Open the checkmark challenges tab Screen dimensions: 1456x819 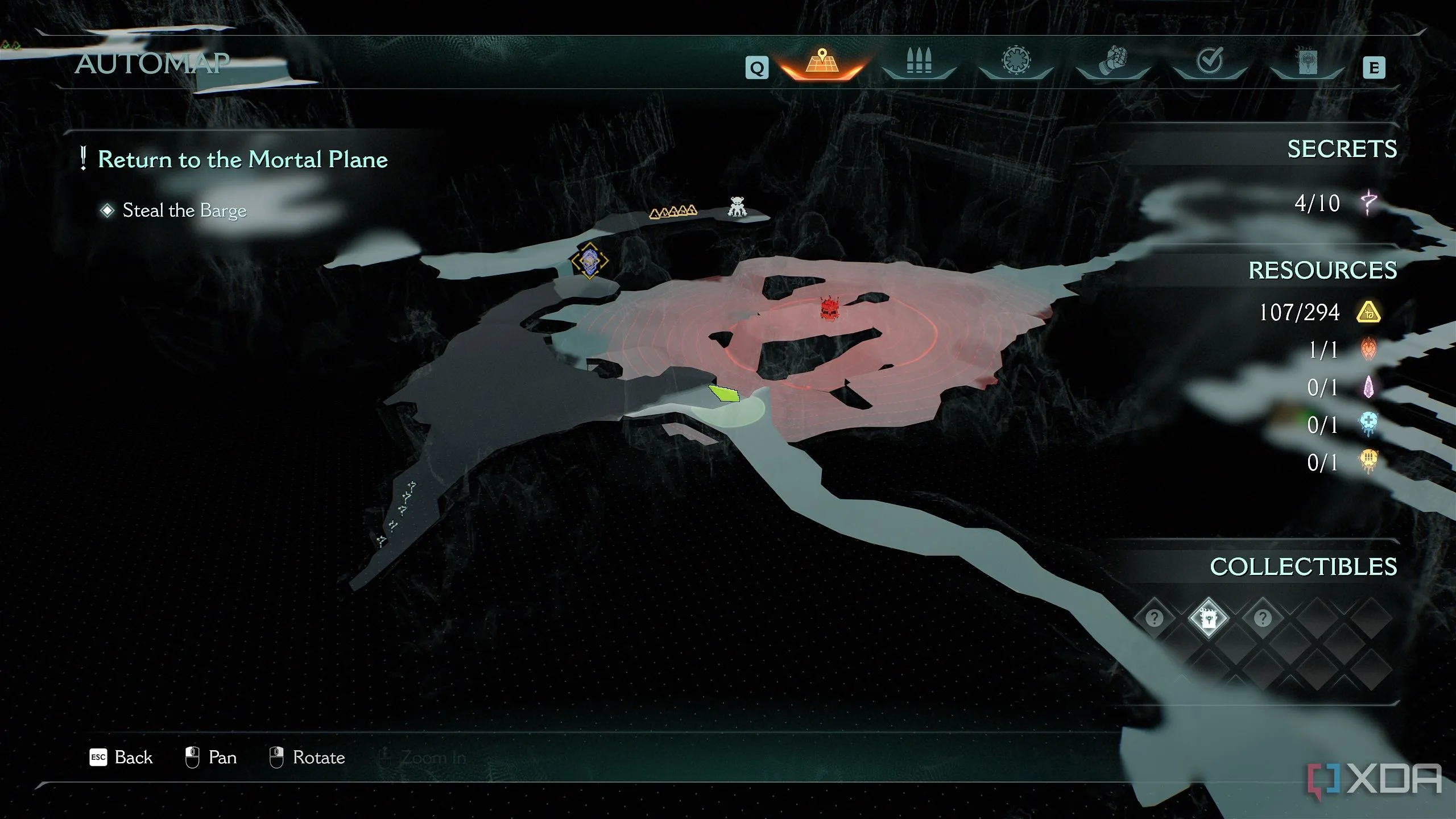click(x=1209, y=60)
